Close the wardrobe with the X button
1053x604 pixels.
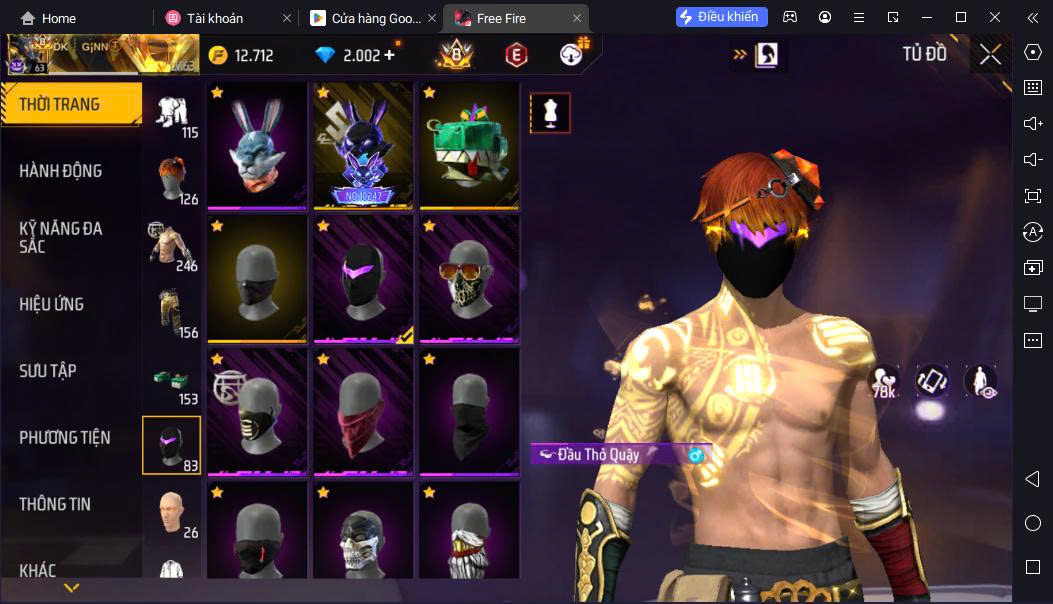990,55
